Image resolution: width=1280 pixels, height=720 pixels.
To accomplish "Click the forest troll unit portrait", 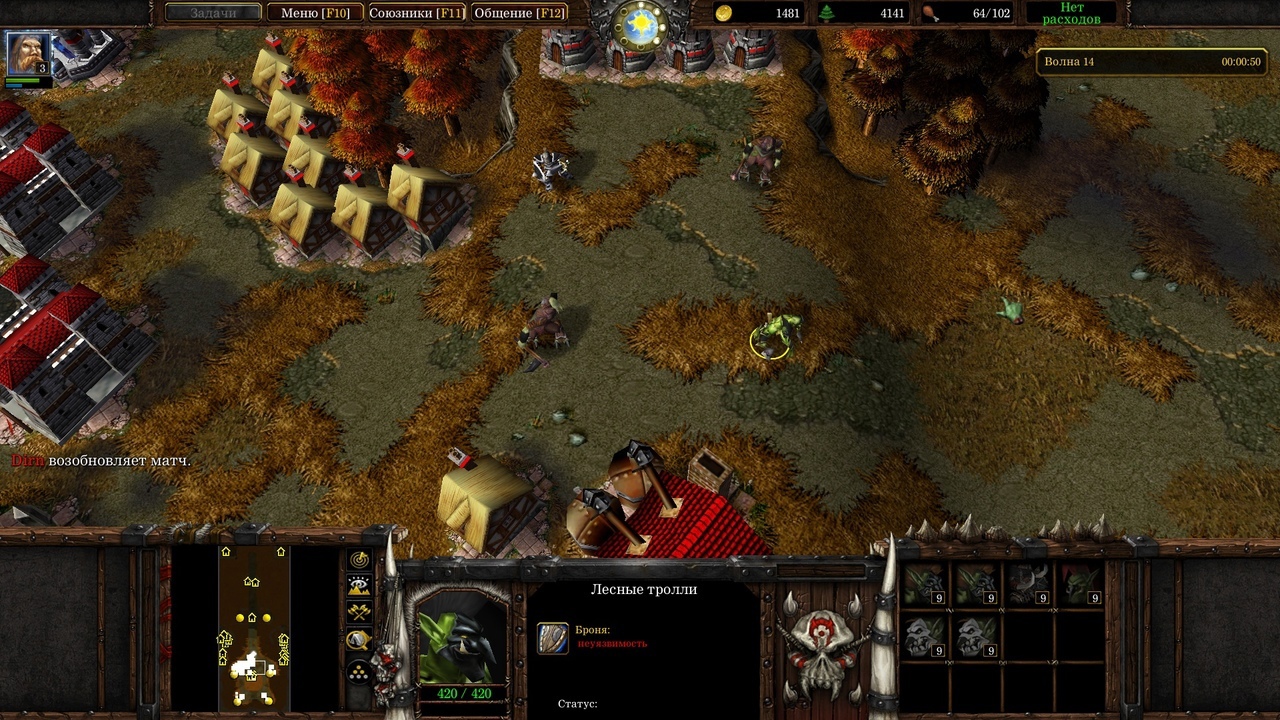I will (461, 636).
